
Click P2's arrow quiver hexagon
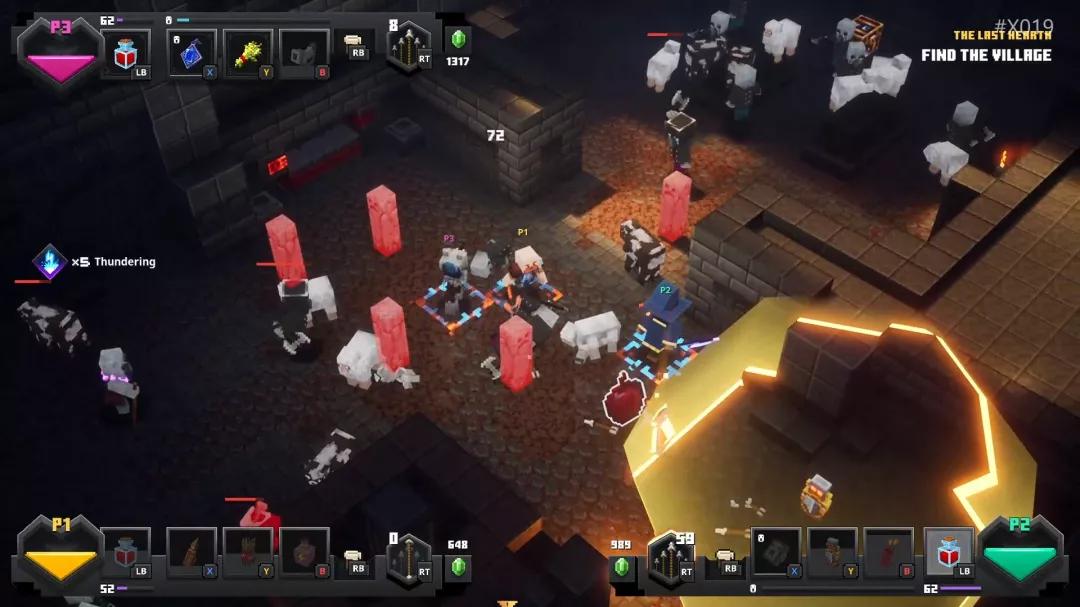point(671,560)
